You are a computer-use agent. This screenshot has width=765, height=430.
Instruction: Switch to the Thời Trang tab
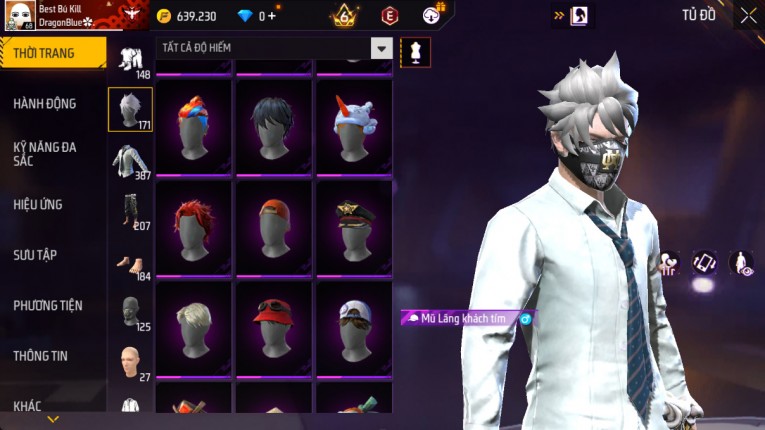[x=52, y=53]
